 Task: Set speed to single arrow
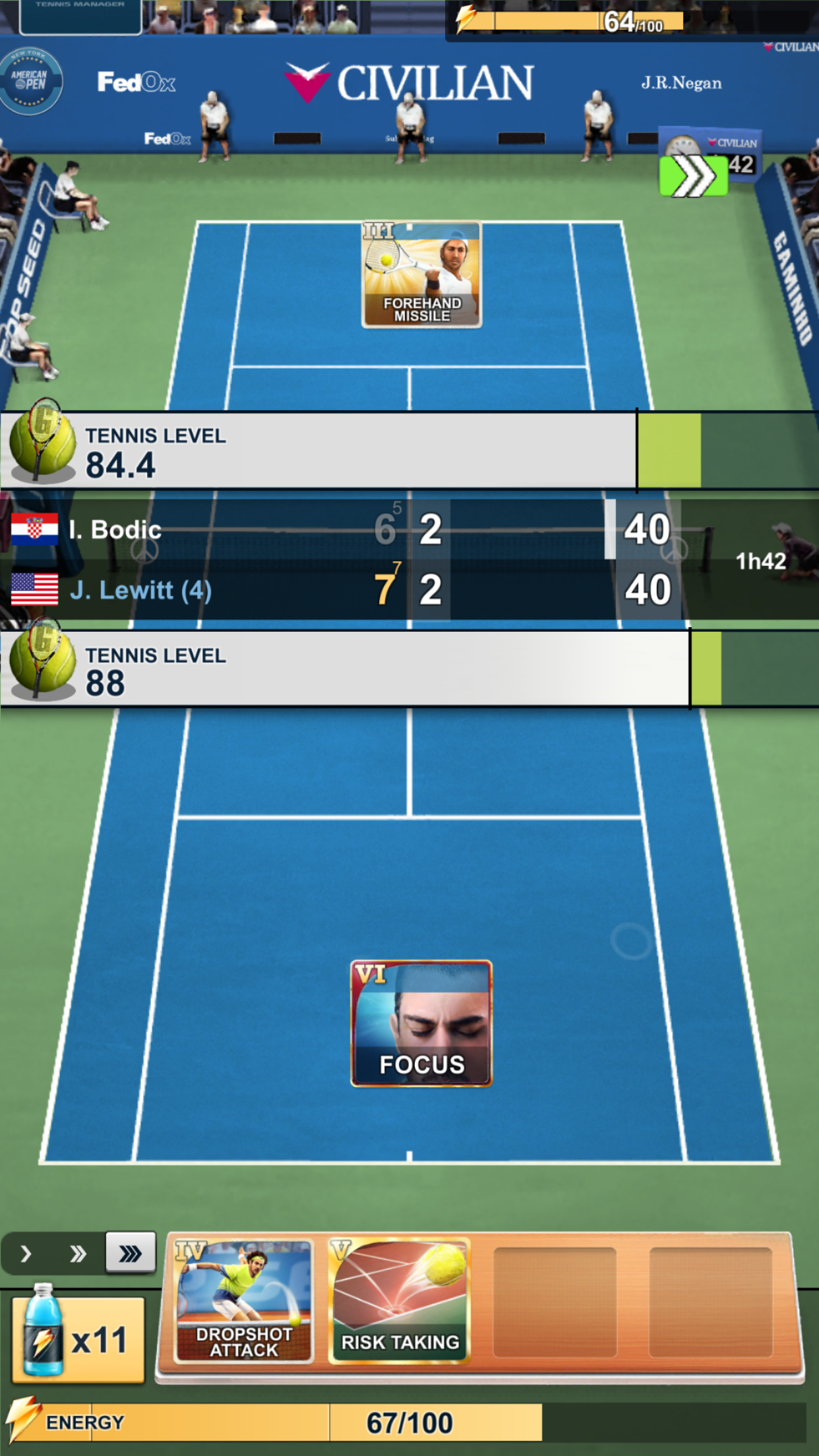point(26,1254)
